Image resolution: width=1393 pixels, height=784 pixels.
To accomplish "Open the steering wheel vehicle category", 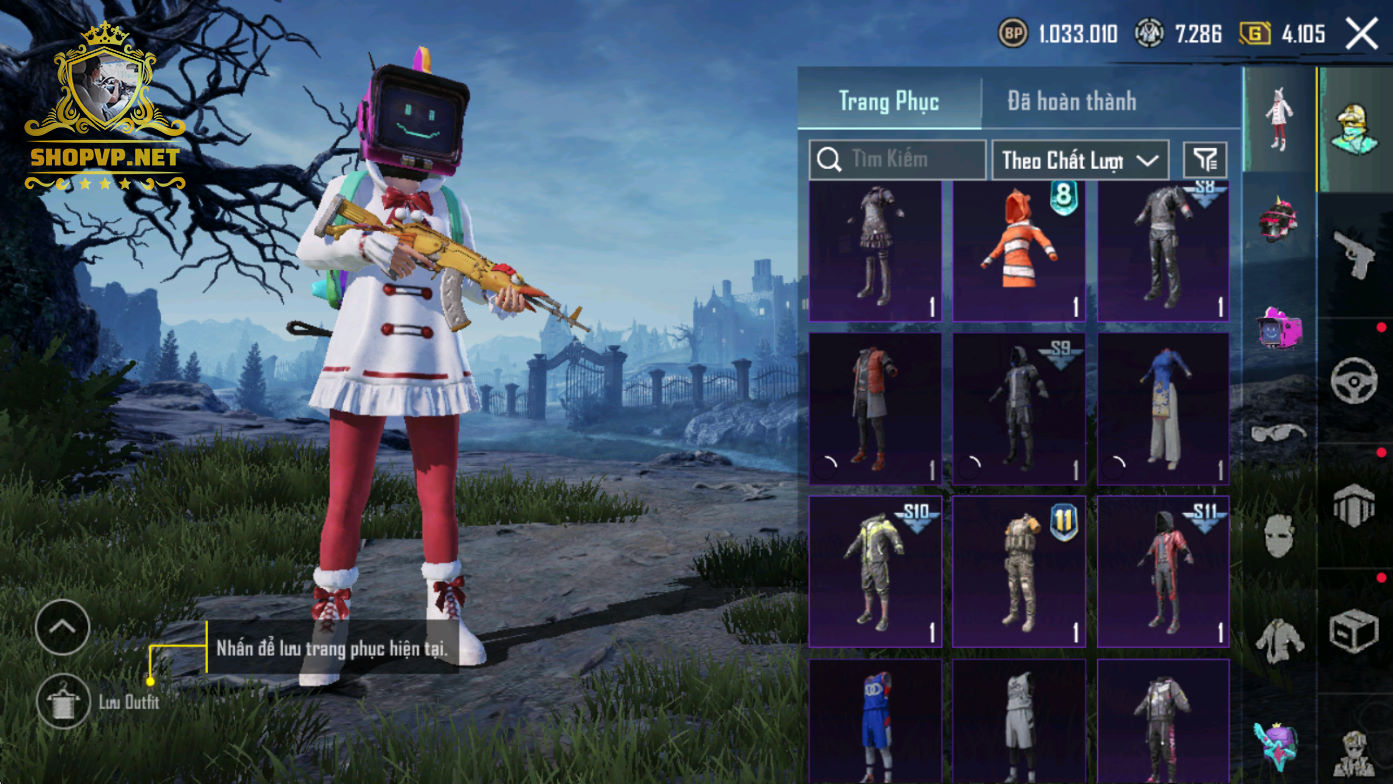I will (x=1355, y=380).
